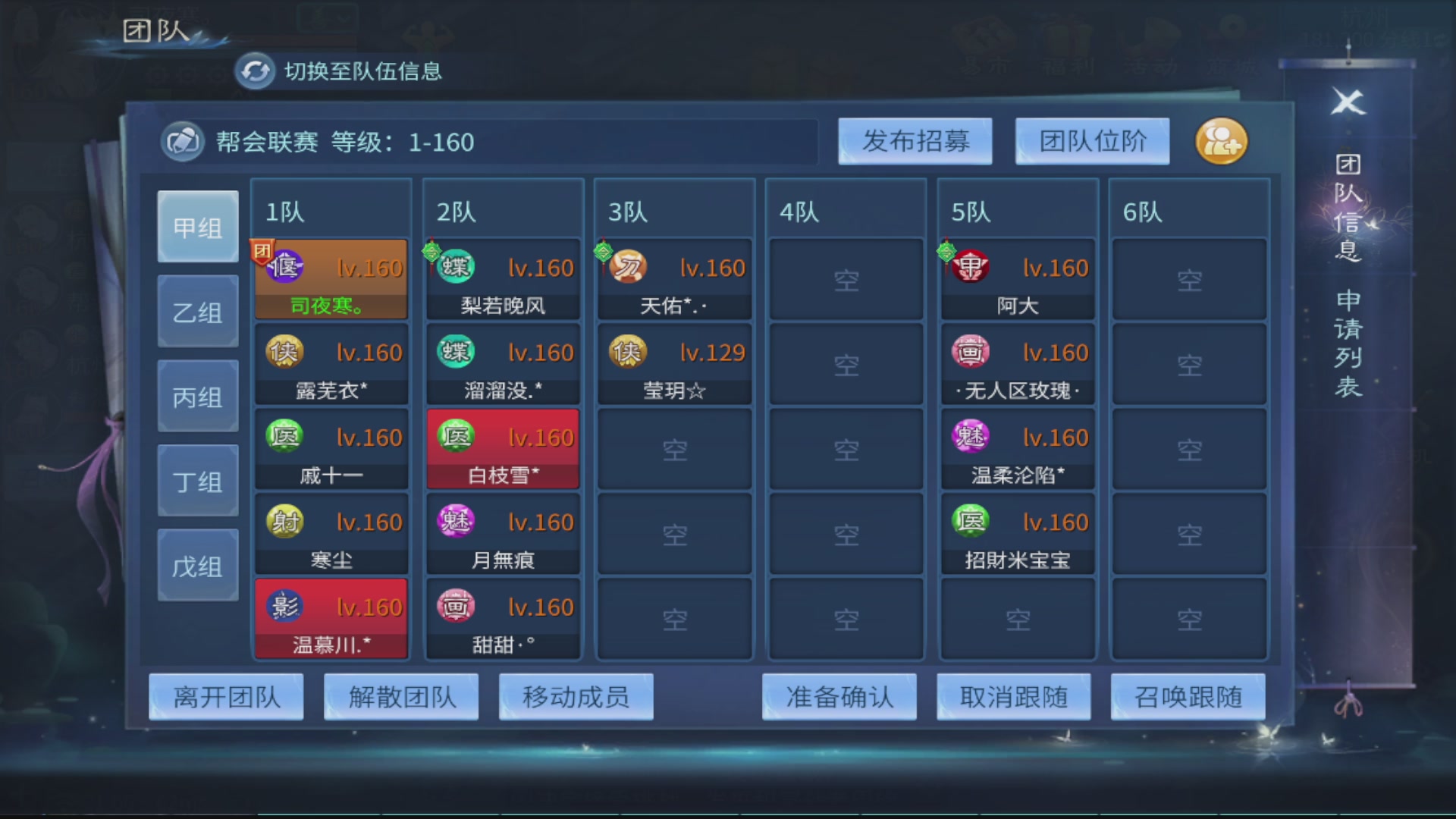Click the 蝶 class icon of 梨若晚风
The image size is (1456, 819).
pyautogui.click(x=456, y=267)
